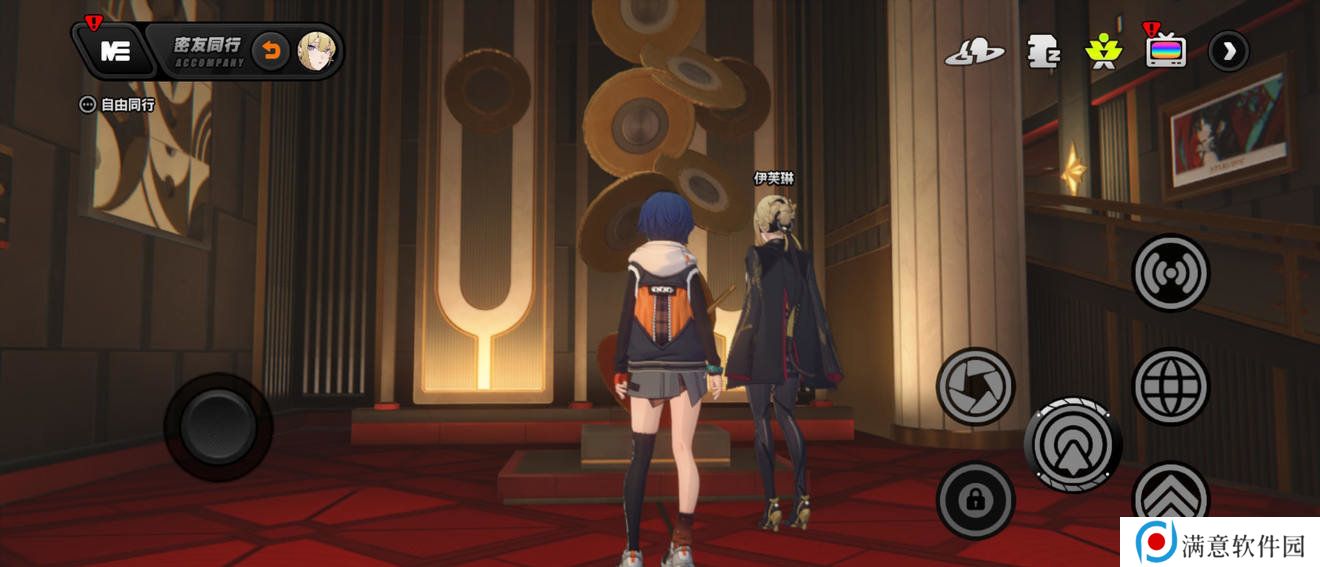Tap the virtual joystick pad
1320x567 pixels.
[218, 427]
